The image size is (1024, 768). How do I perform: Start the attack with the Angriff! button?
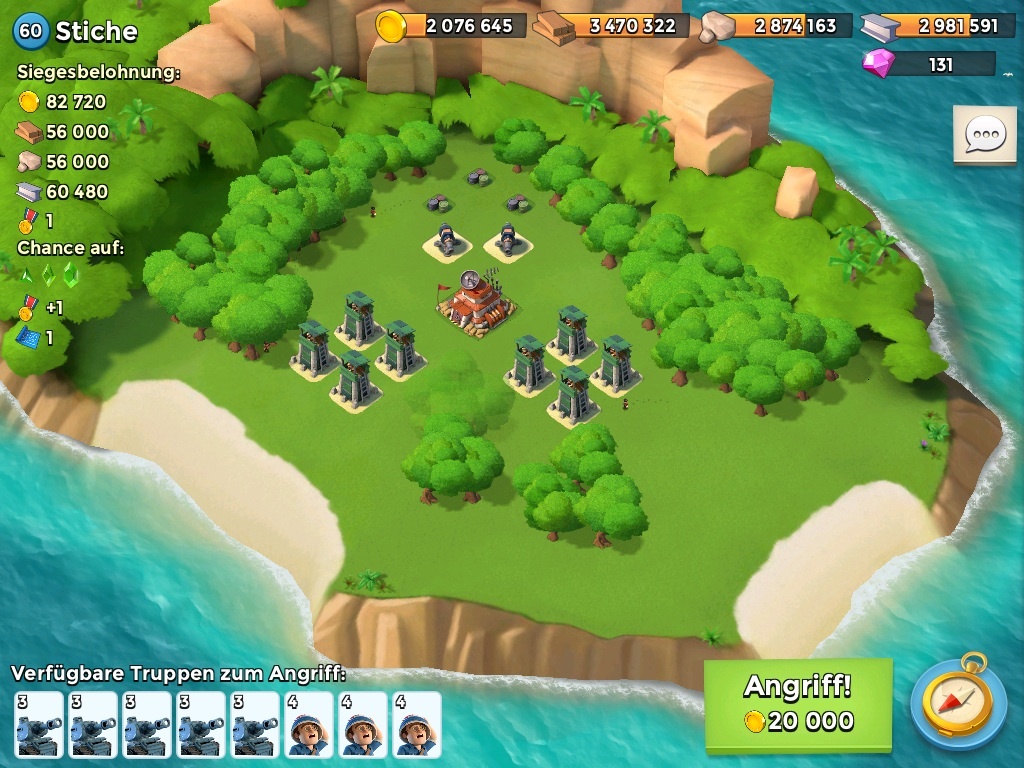pyautogui.click(x=797, y=704)
